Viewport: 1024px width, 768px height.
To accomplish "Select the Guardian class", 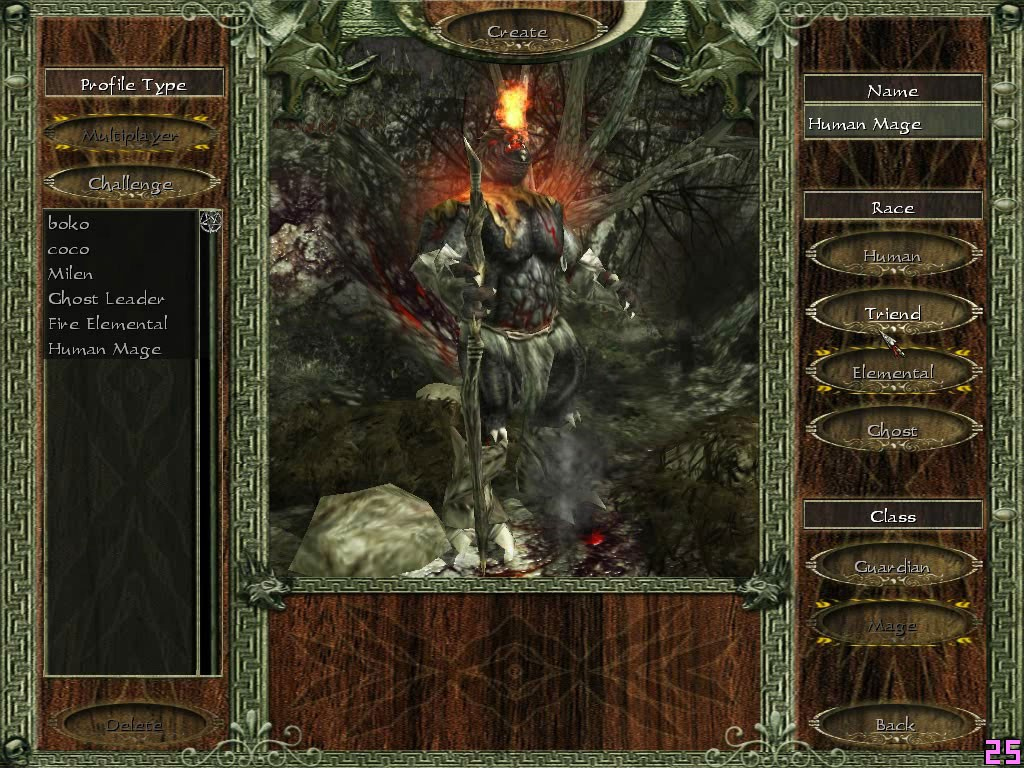I will point(892,567).
